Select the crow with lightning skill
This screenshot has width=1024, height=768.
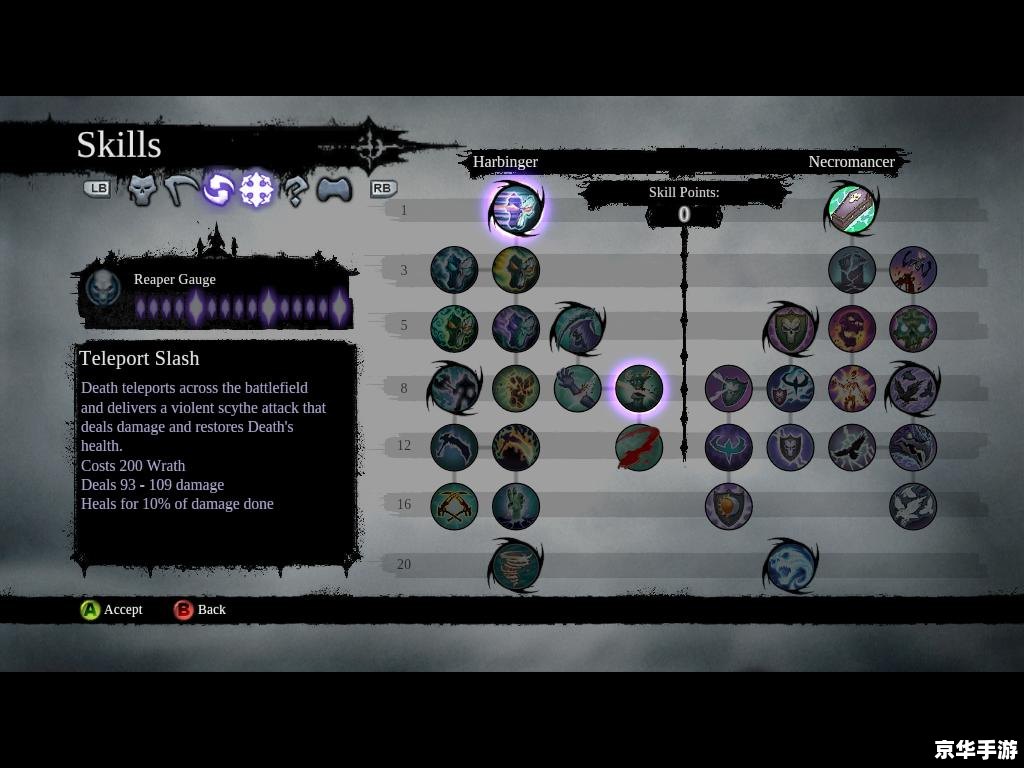coord(852,447)
